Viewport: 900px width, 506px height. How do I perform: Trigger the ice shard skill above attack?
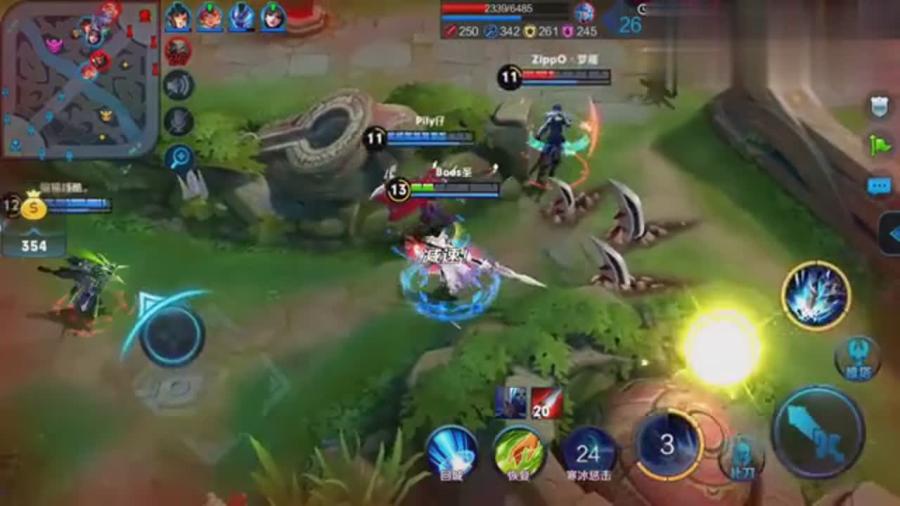click(x=816, y=295)
